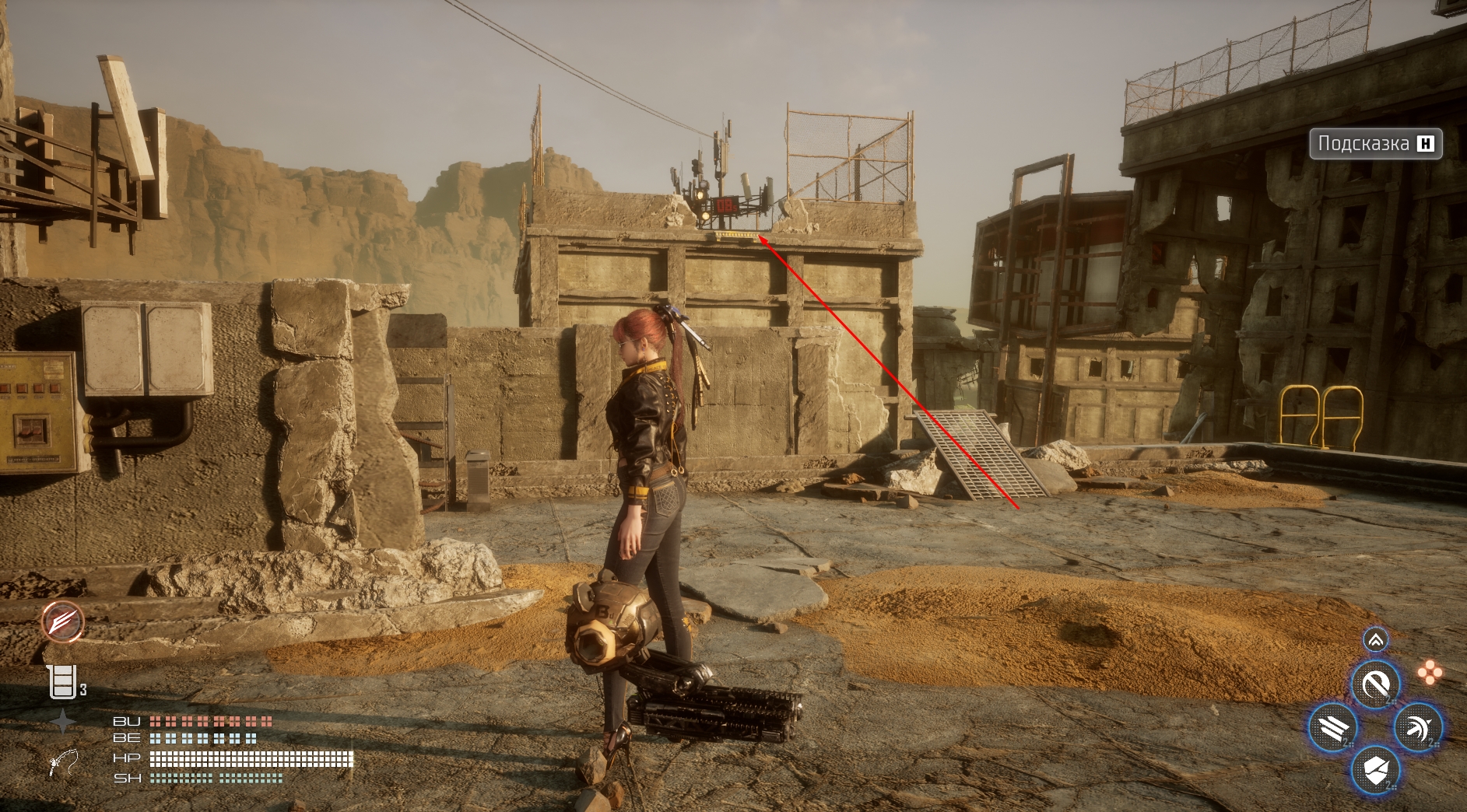The image size is (1467, 812).
Task: Activate the triple blade skill
Action: [x=1333, y=728]
